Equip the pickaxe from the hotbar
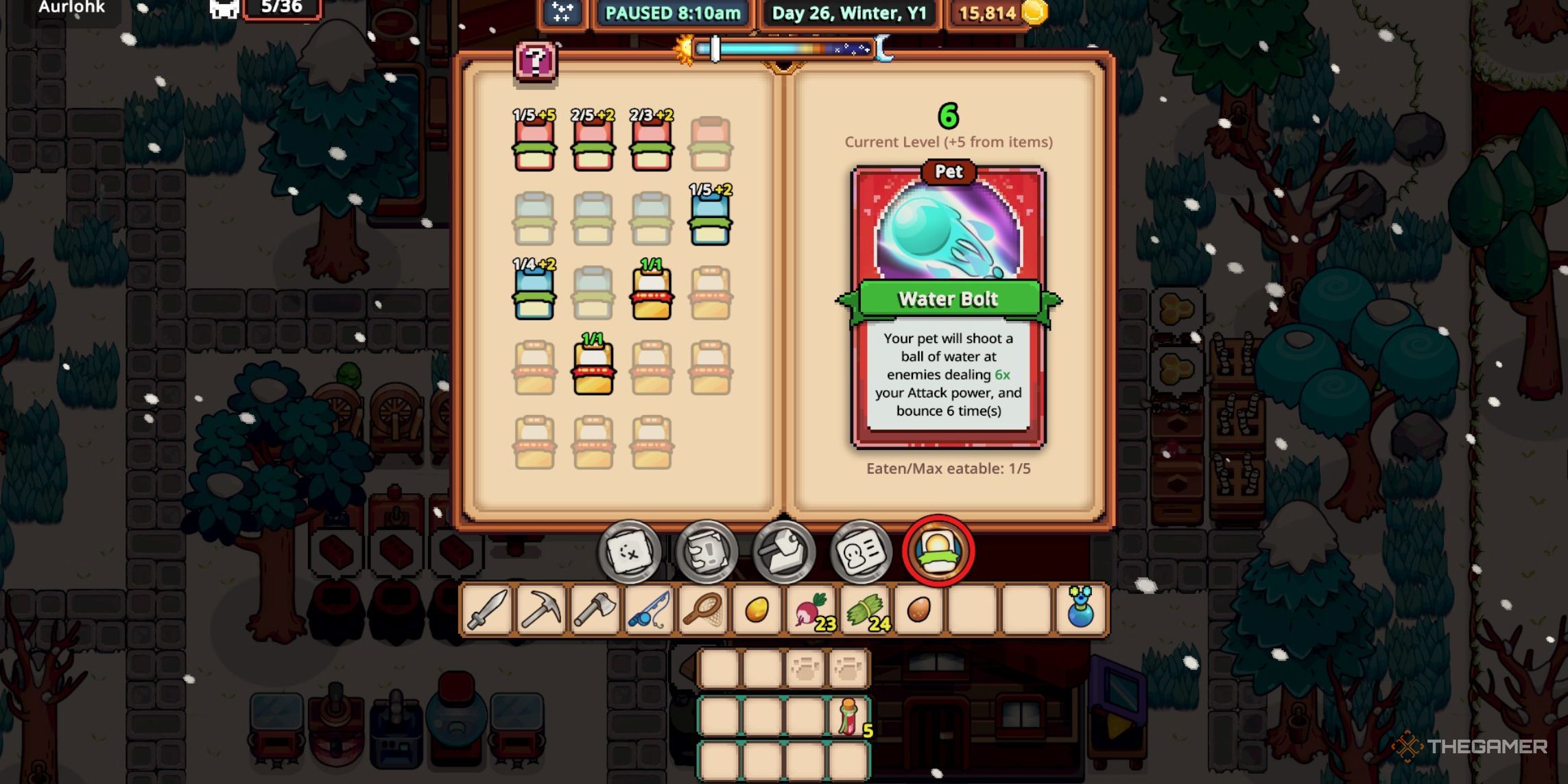The width and height of the screenshot is (1568, 784). [x=541, y=610]
